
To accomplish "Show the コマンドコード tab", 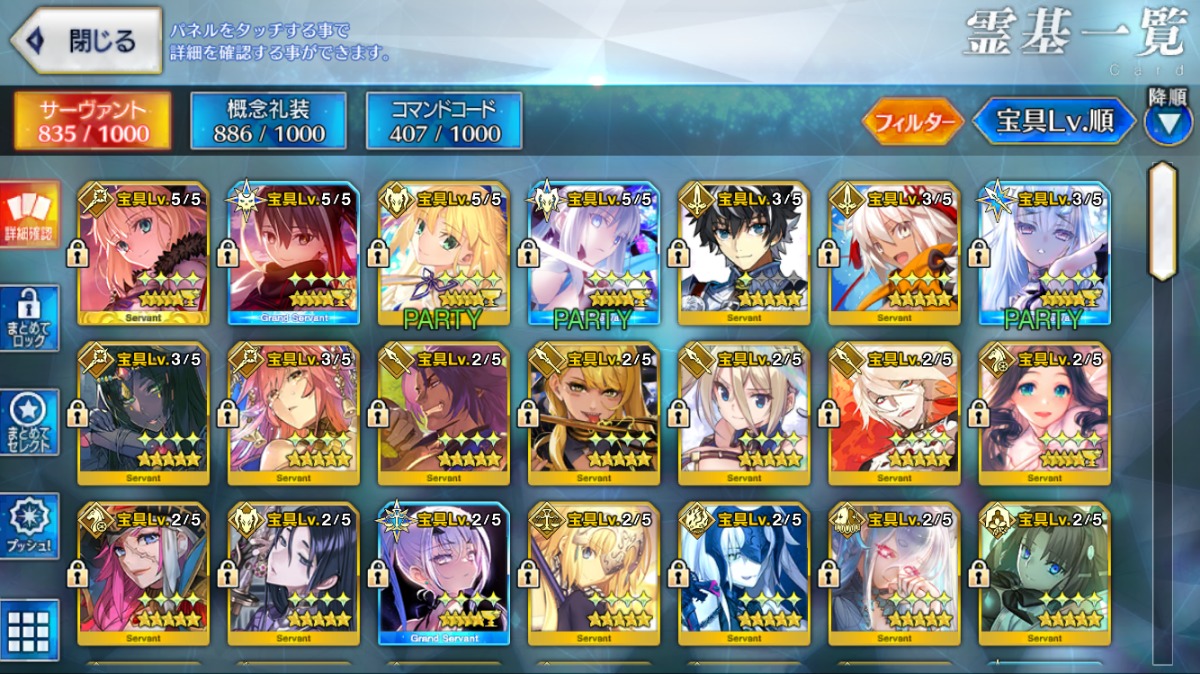I will pyautogui.click(x=444, y=121).
